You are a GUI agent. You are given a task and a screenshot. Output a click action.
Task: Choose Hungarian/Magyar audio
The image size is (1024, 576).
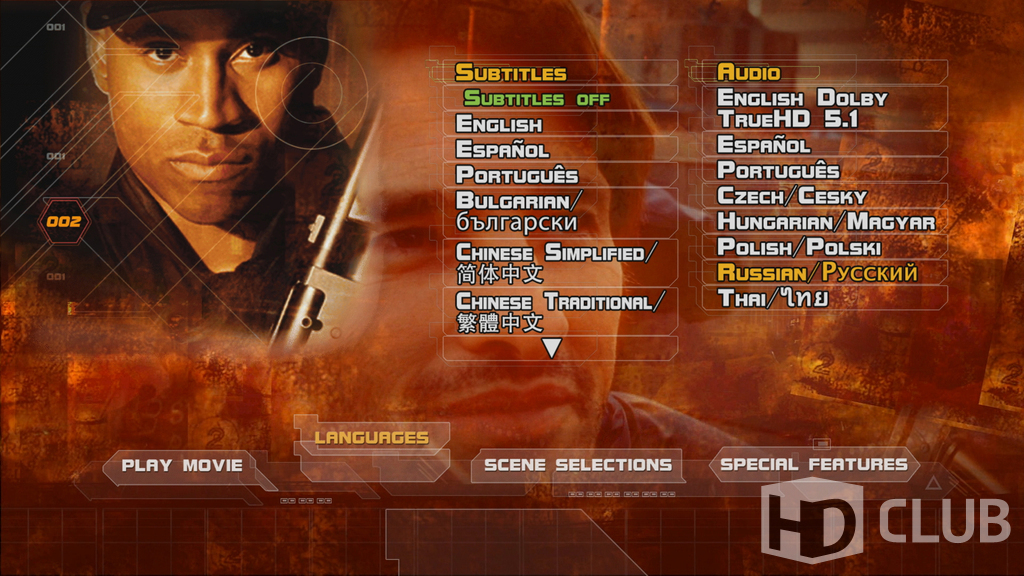(x=826, y=222)
